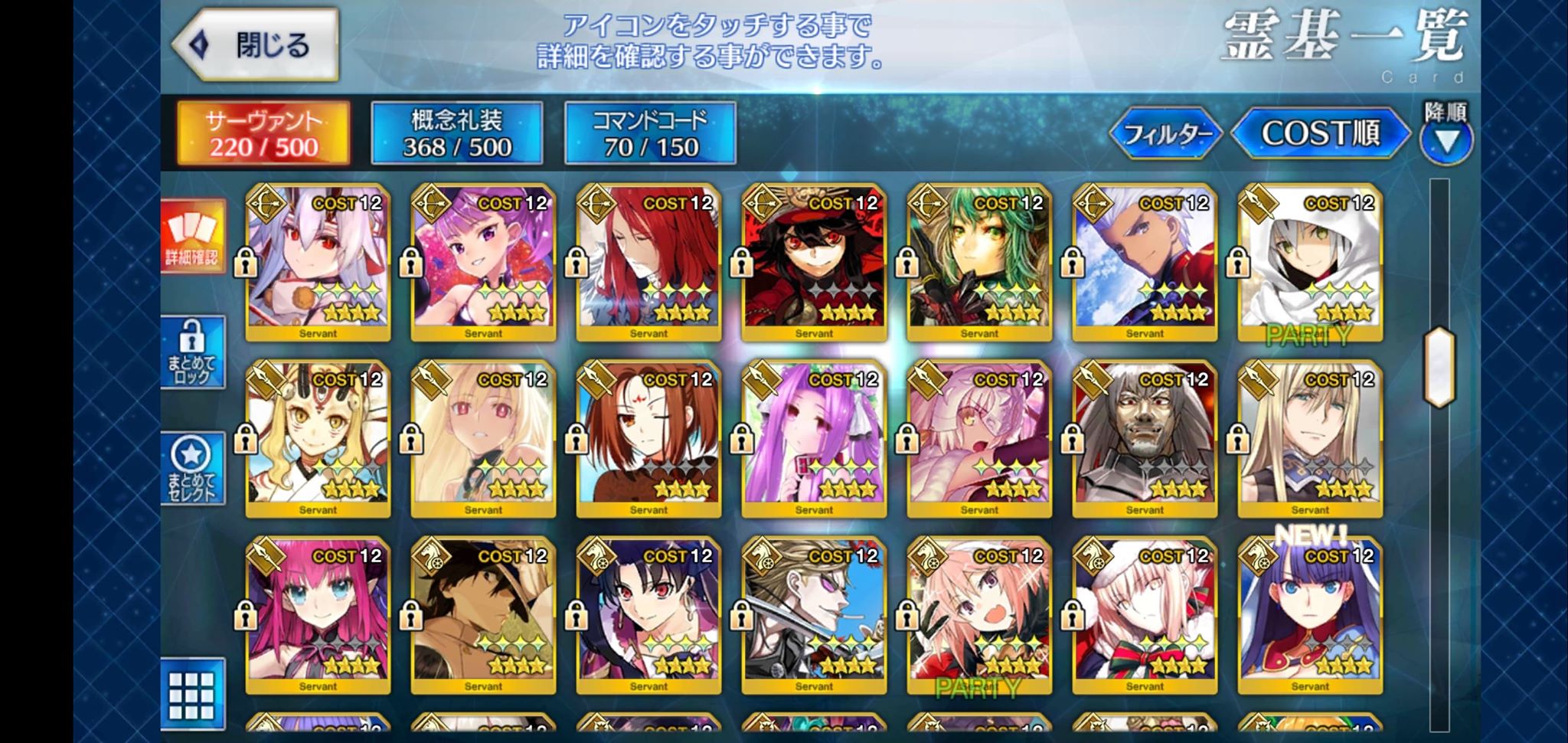Show the コマンドコード tab
This screenshot has height=743, width=1568.
pyautogui.click(x=650, y=133)
